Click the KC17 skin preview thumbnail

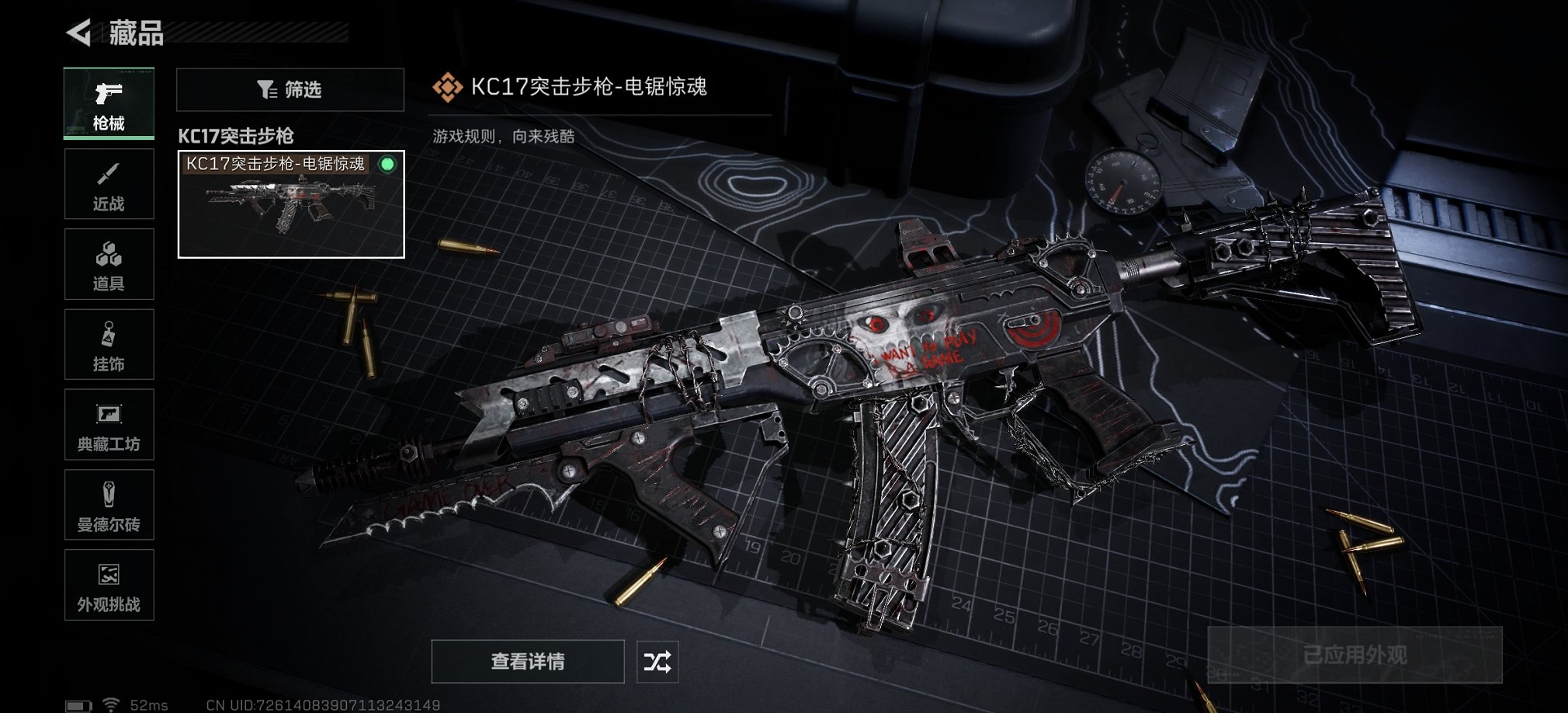(x=291, y=206)
